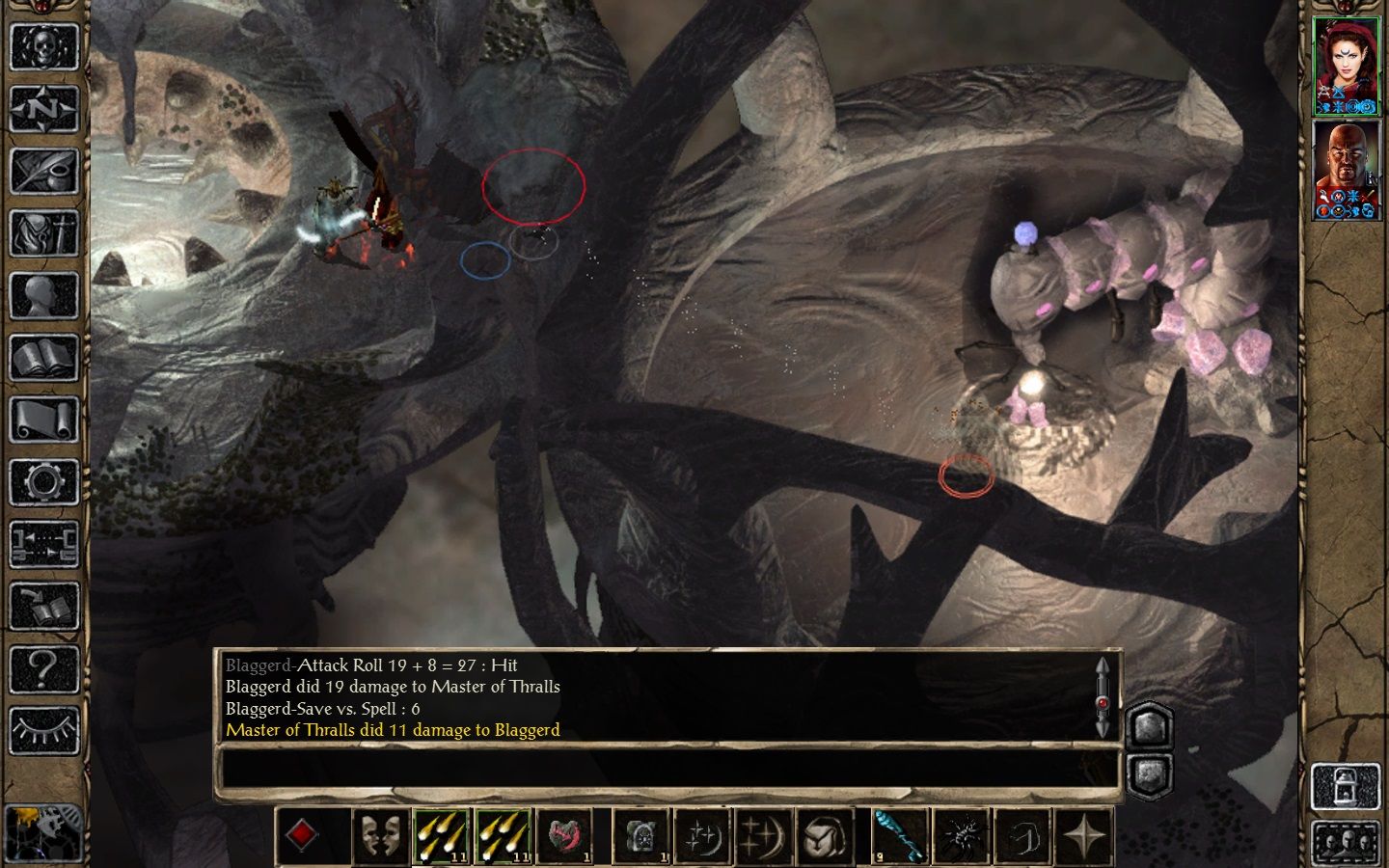The image size is (1389, 868).
Task: Open the priest scroll
Action: coord(43,421)
